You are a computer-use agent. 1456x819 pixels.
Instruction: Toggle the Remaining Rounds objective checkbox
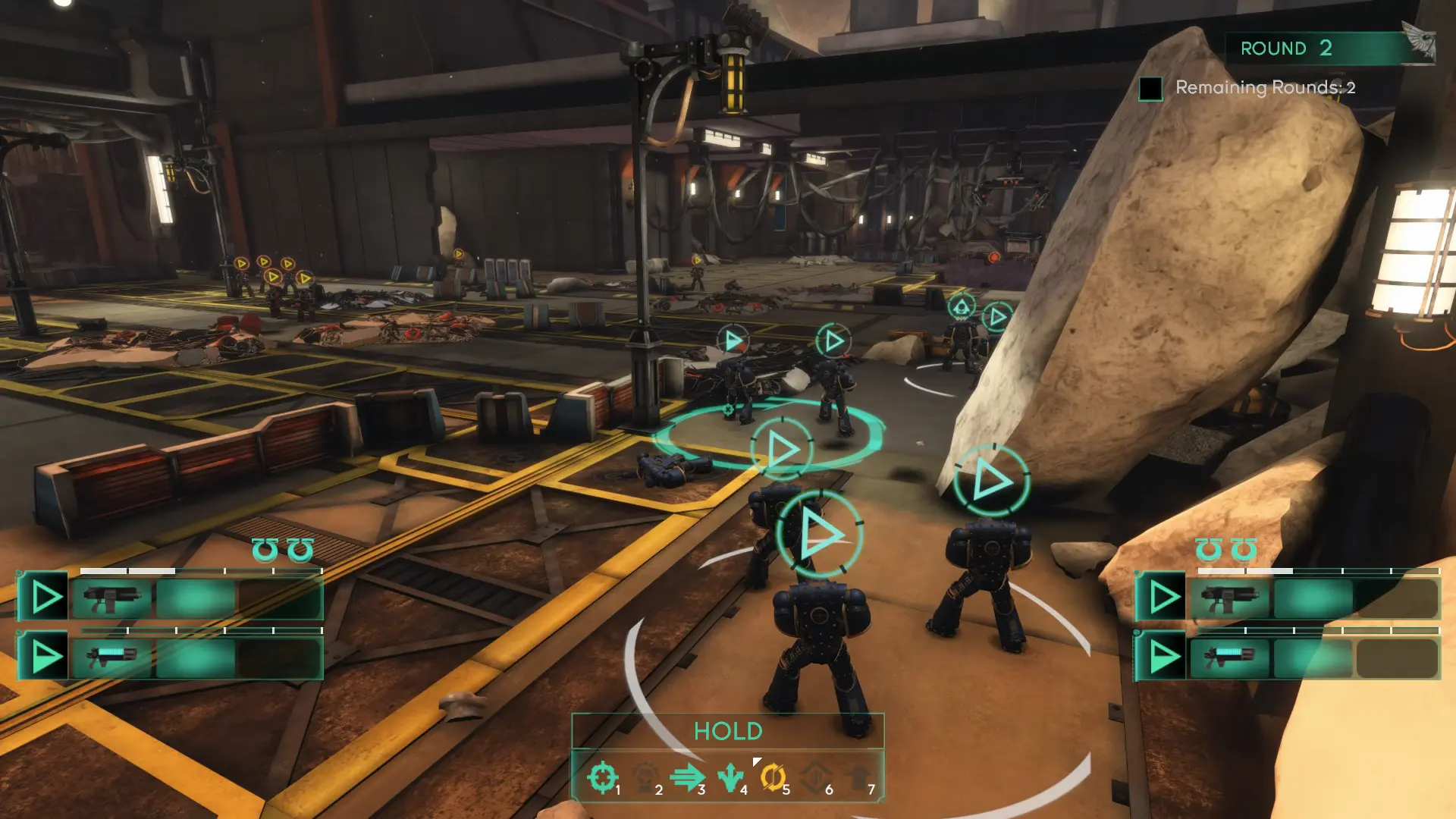click(1150, 89)
